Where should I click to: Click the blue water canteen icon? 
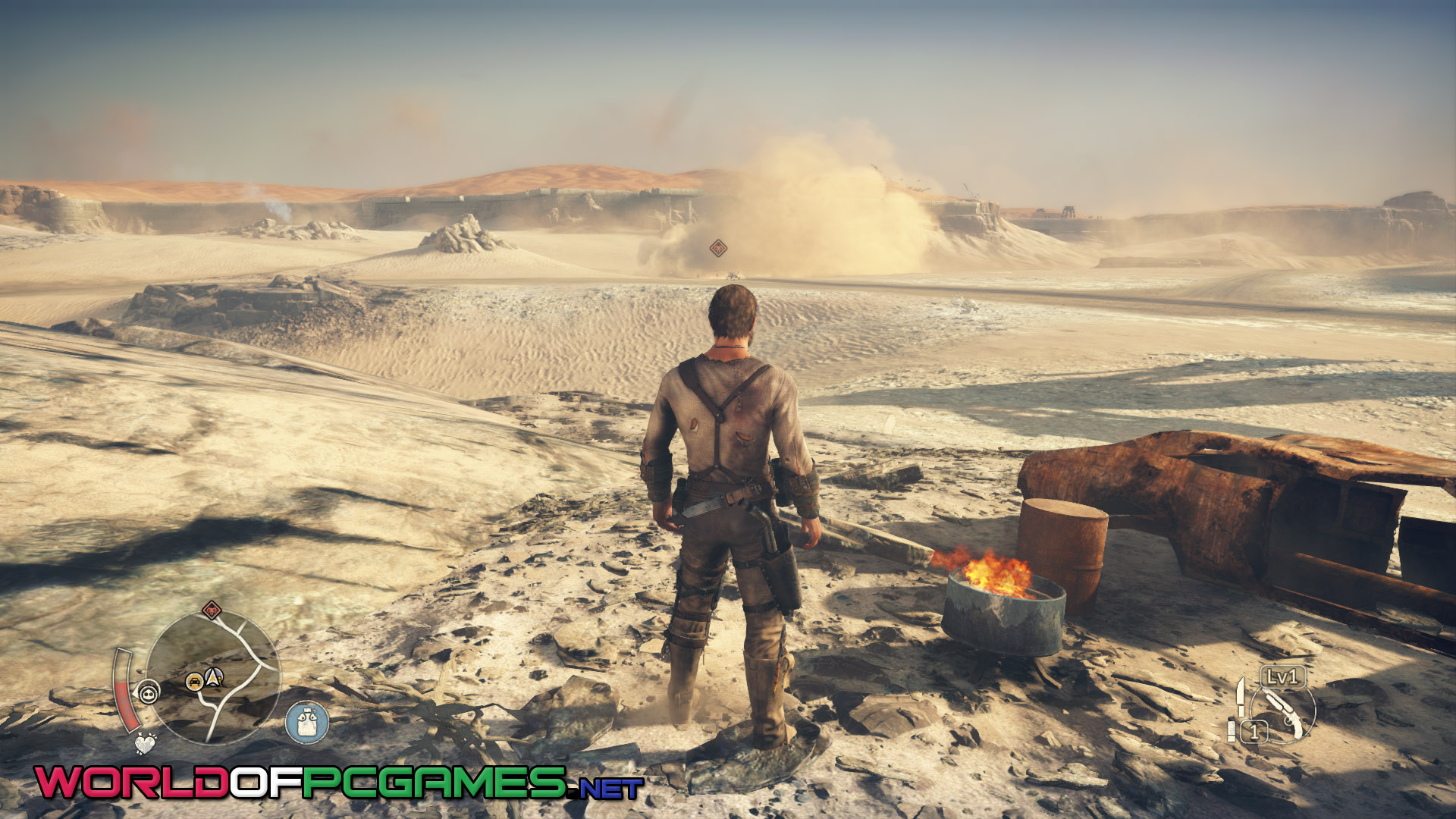tap(307, 722)
